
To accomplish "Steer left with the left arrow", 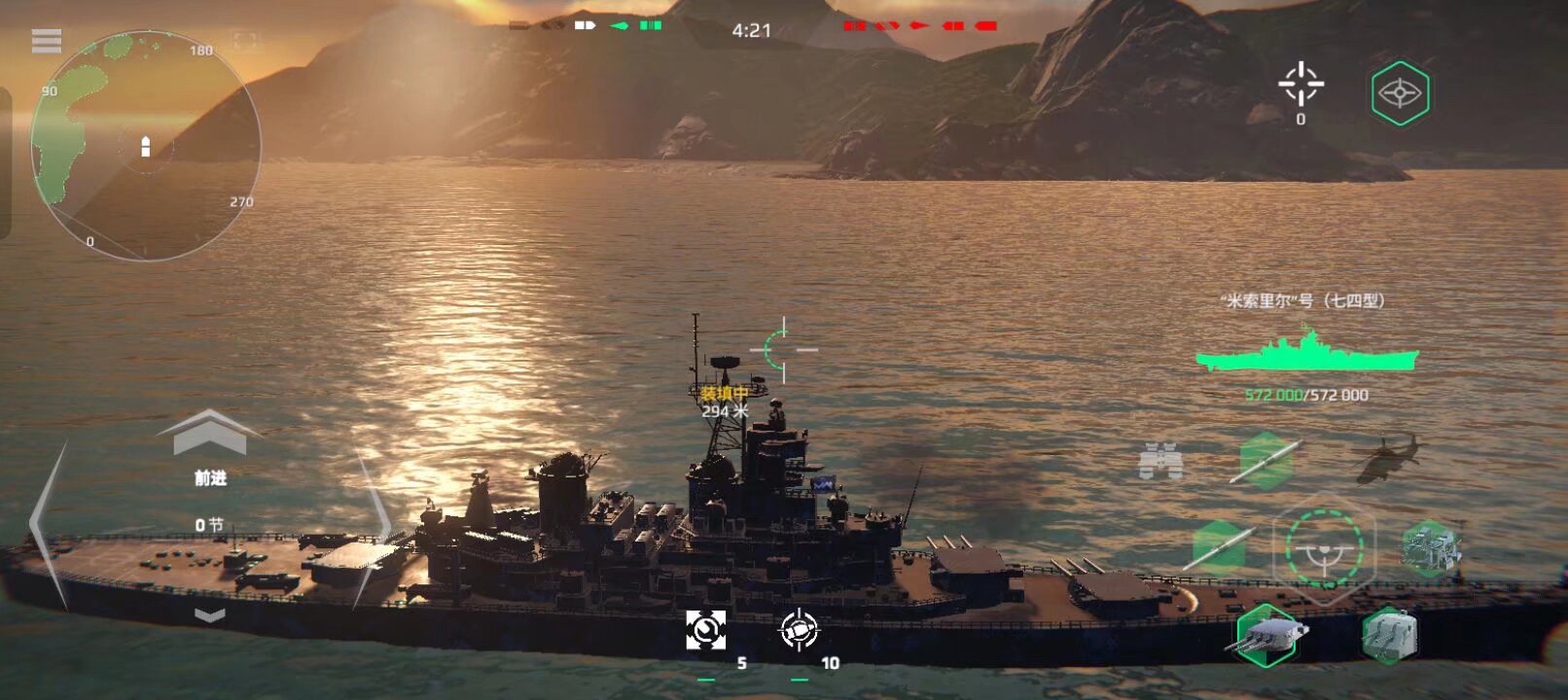I will (49, 525).
